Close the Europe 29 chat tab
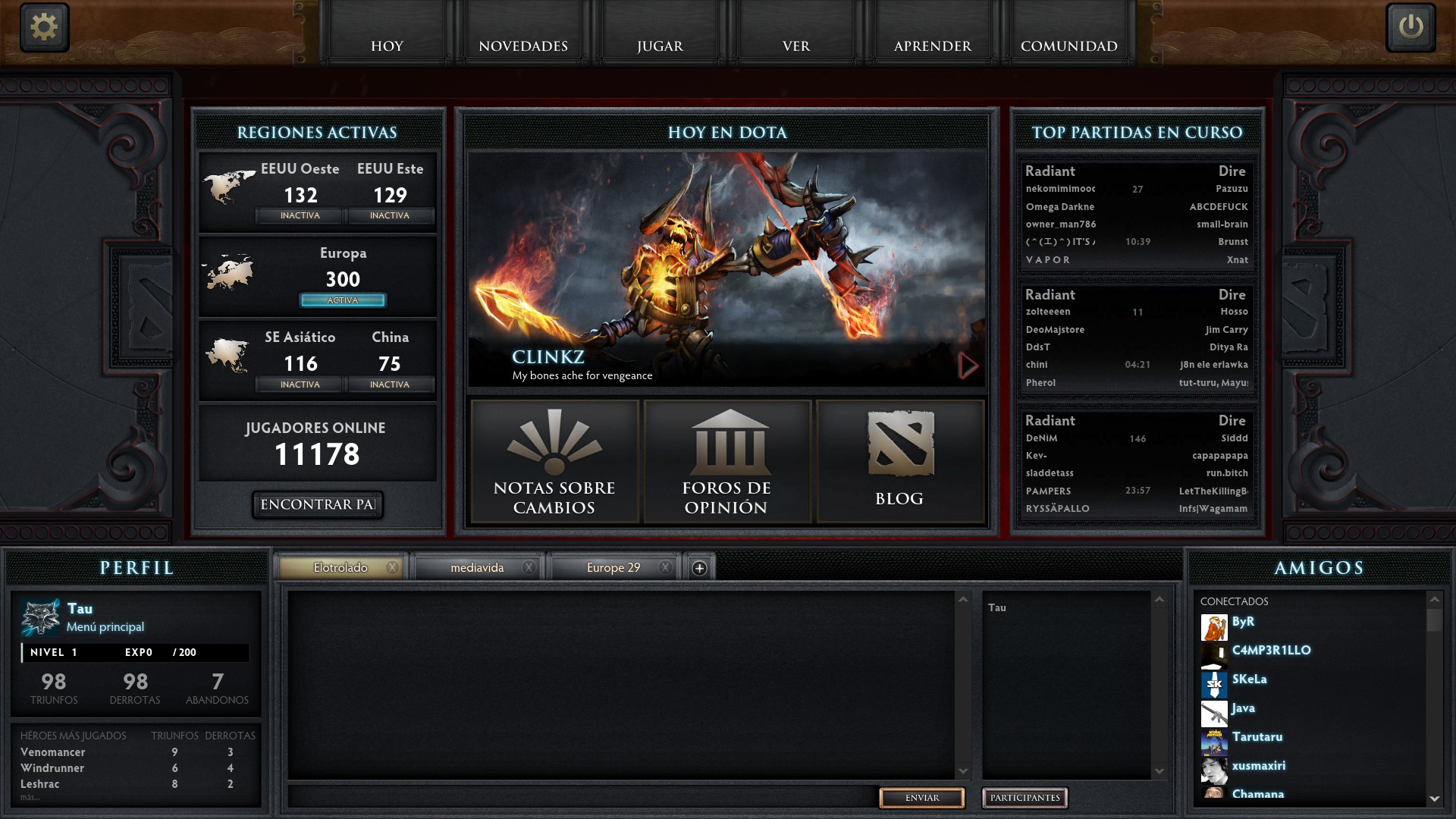This screenshot has width=1456, height=819. pos(665,567)
